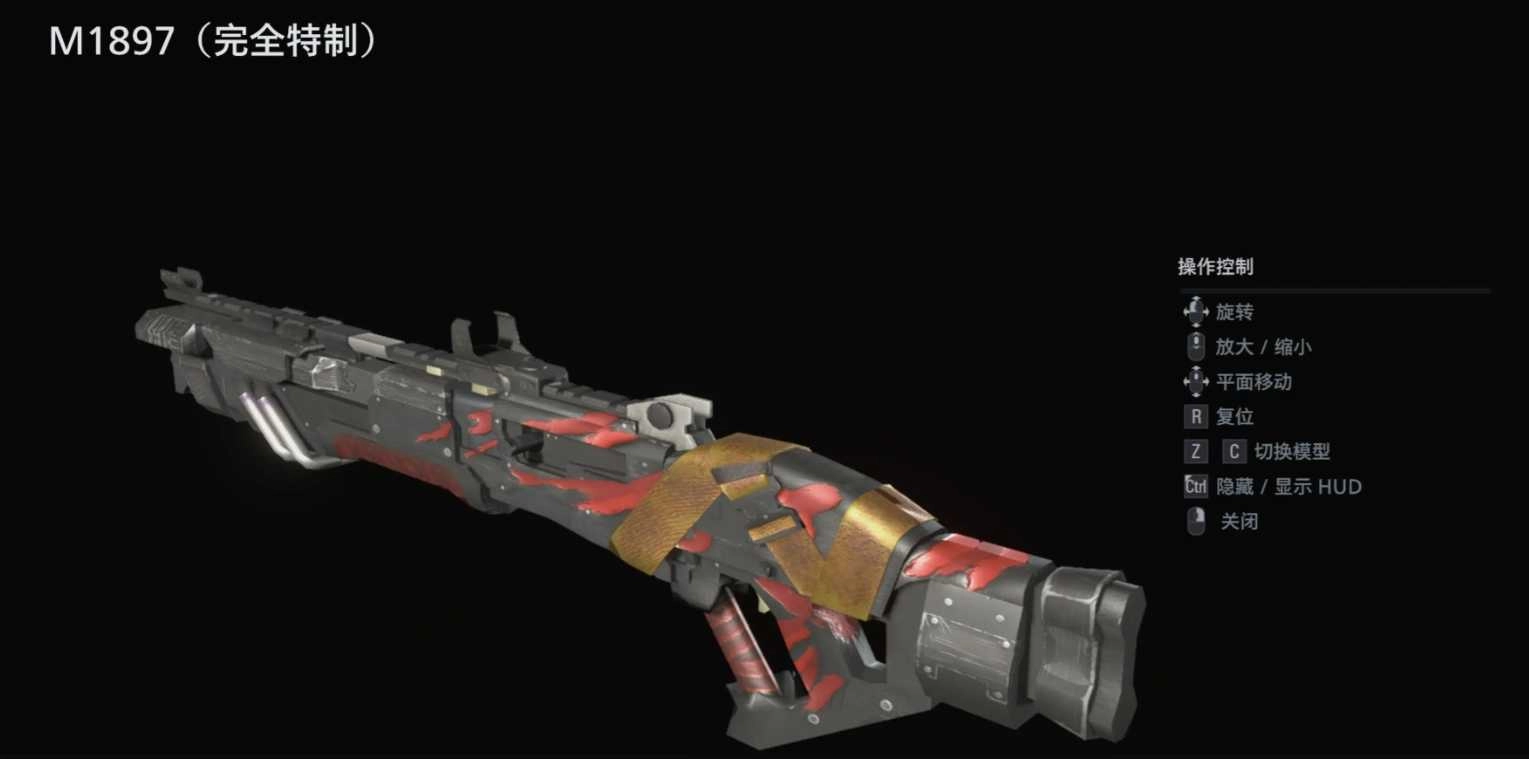Image resolution: width=1529 pixels, height=759 pixels.
Task: Click the R key icon beside 复位
Action: [x=1195, y=417]
